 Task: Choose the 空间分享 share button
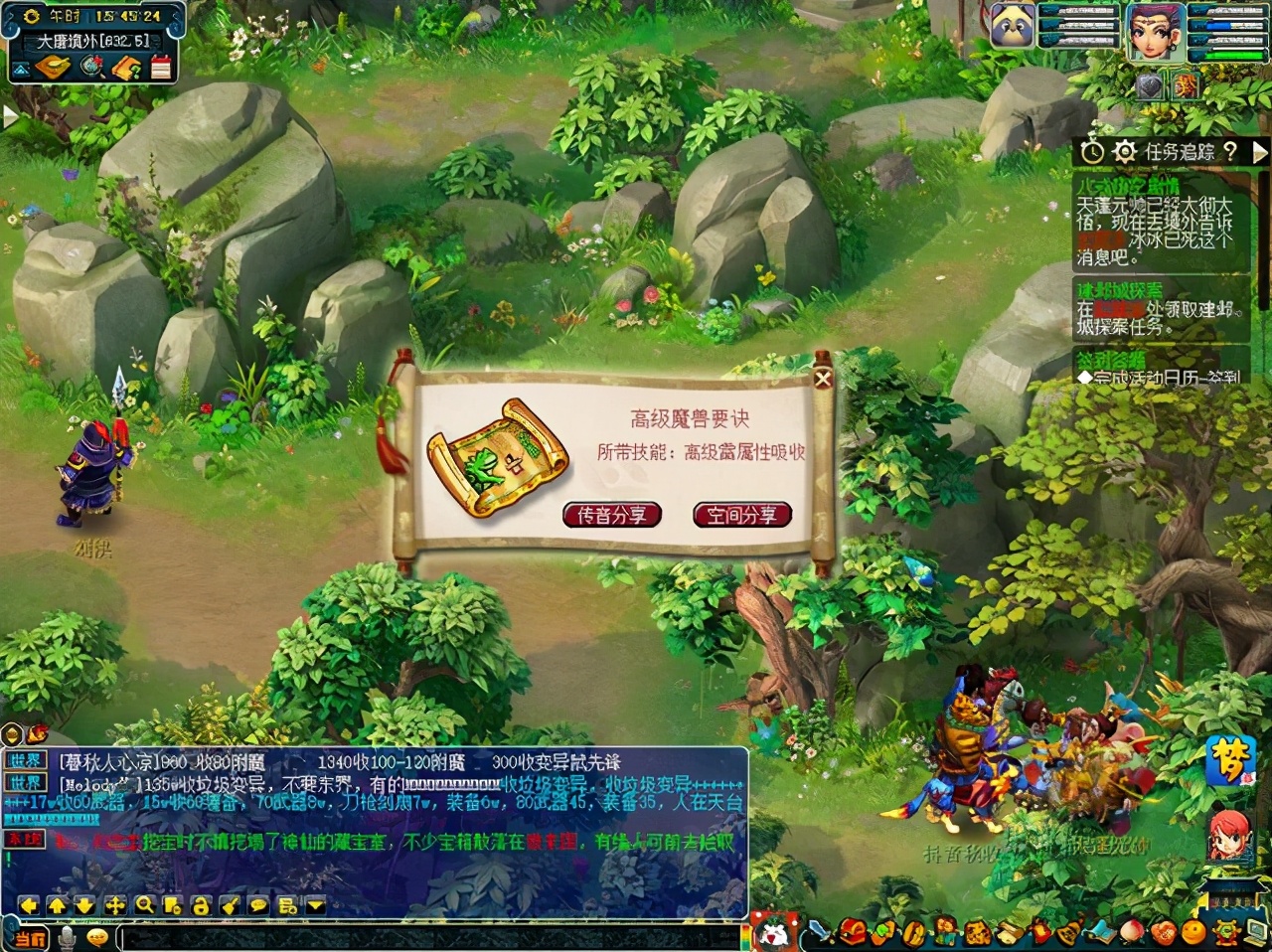coord(741,515)
